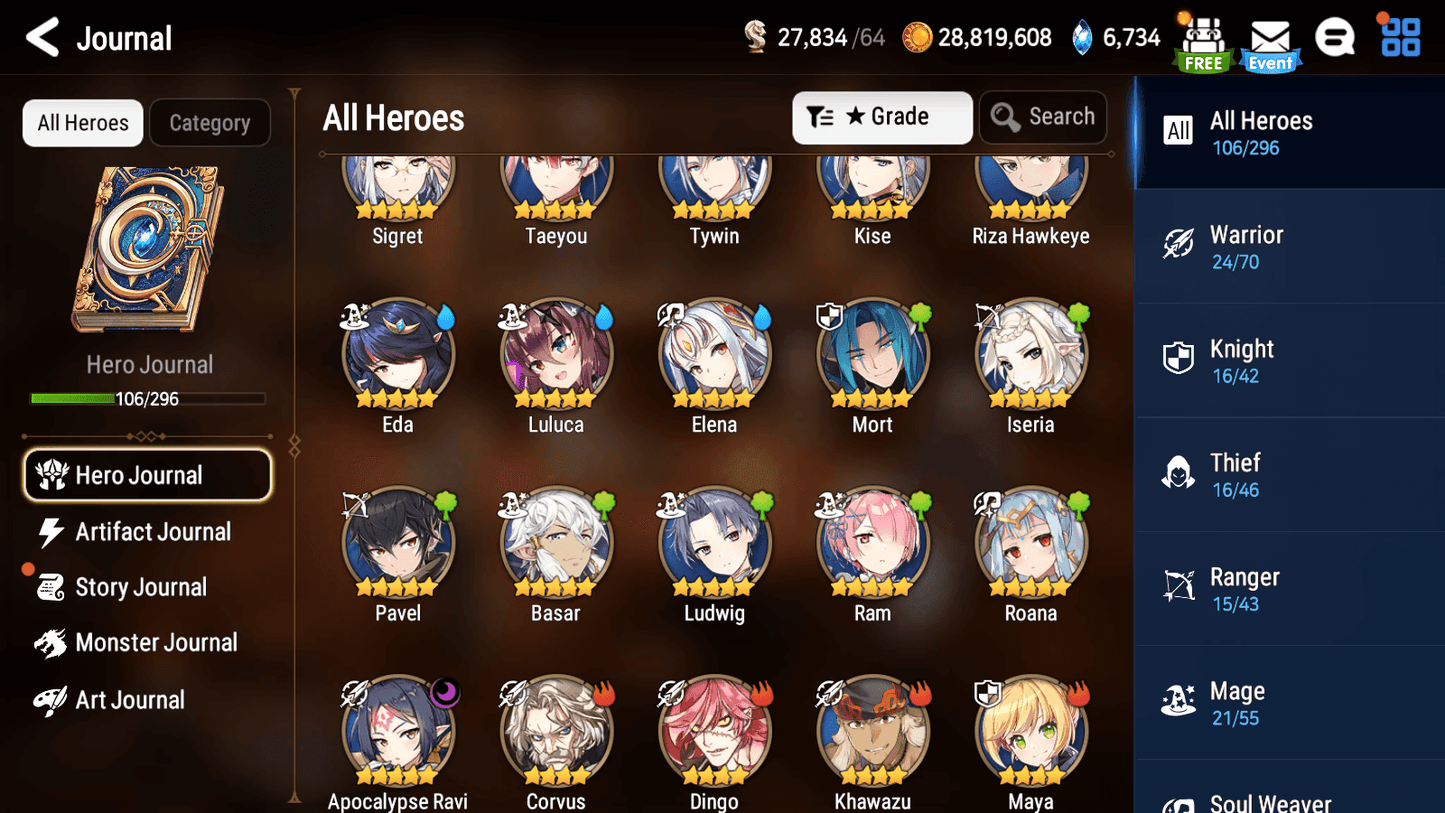Switch to the Category tab
This screenshot has height=813, width=1445.
pos(210,122)
